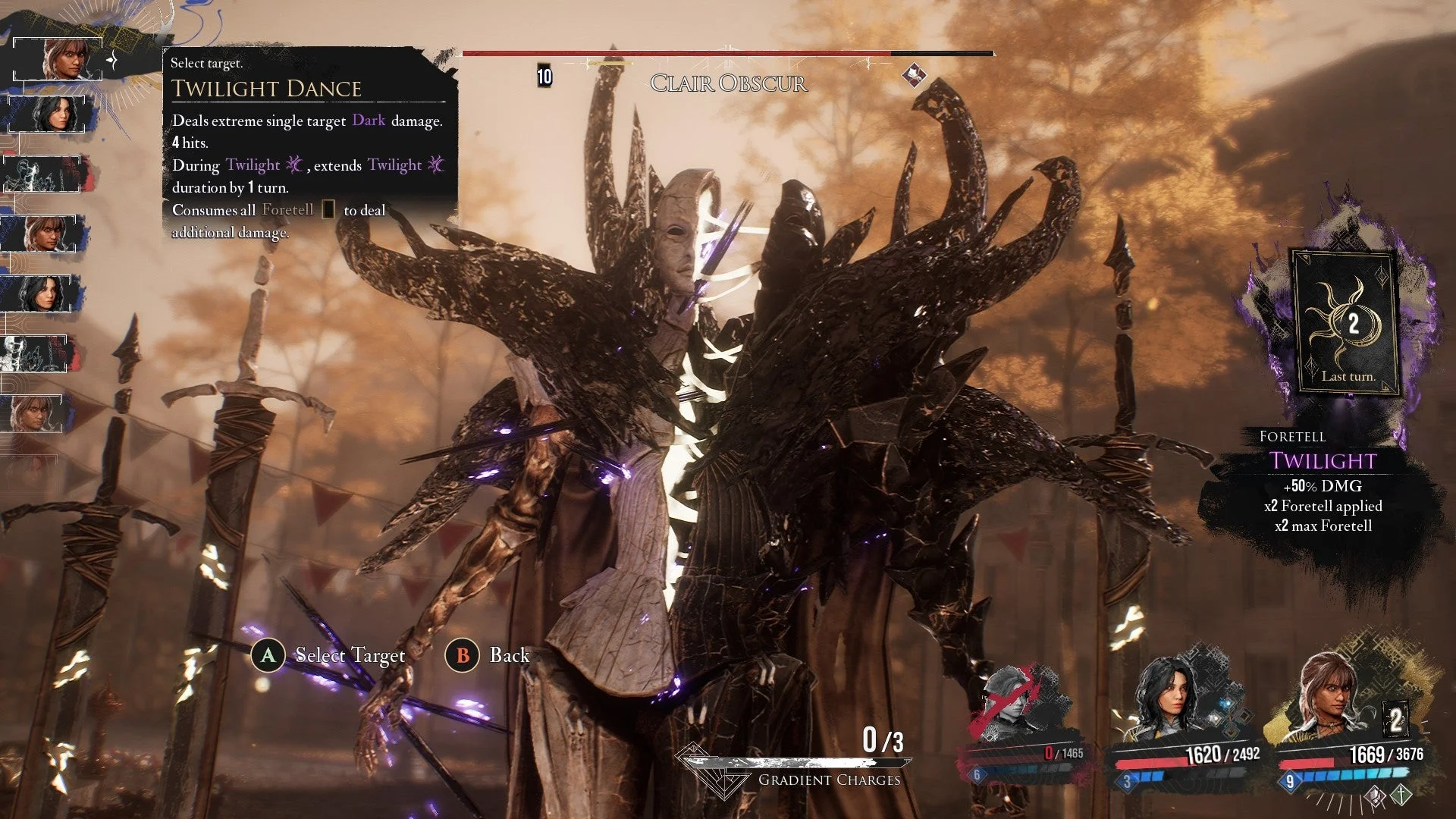Confirm with the Select Target label

pos(350,655)
